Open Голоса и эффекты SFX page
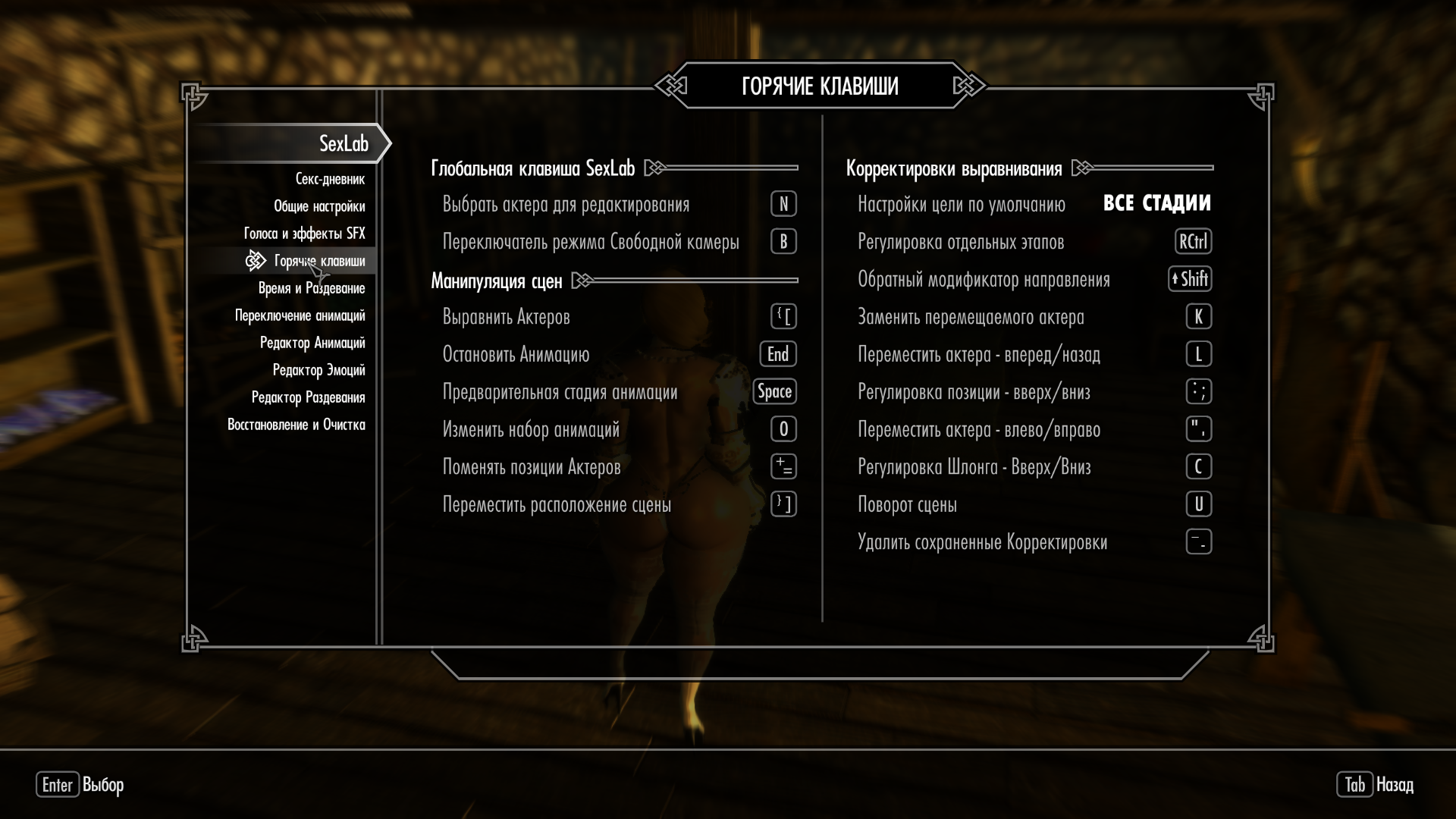 click(x=304, y=234)
